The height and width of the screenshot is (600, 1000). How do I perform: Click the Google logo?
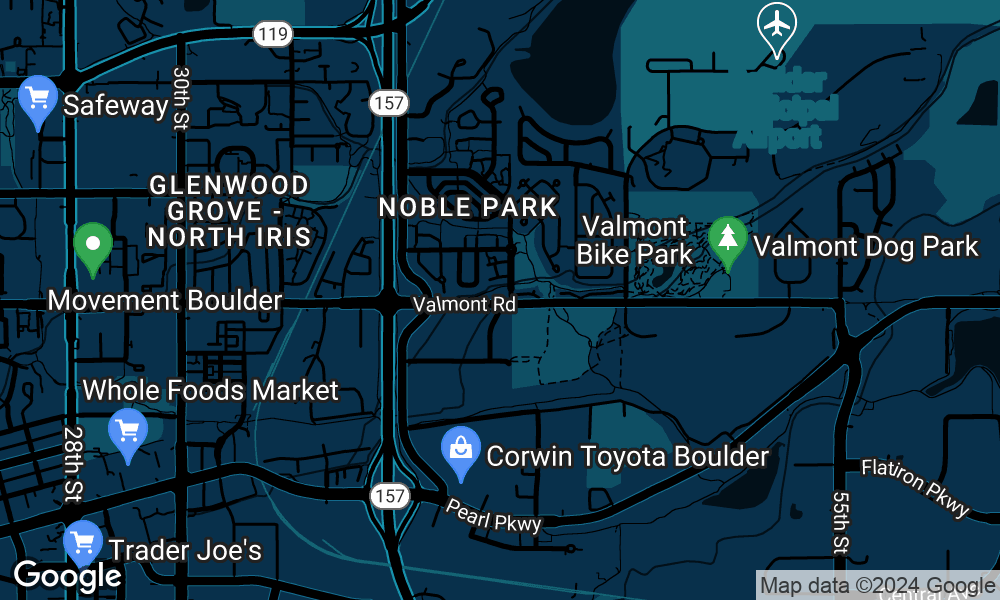(x=66, y=576)
